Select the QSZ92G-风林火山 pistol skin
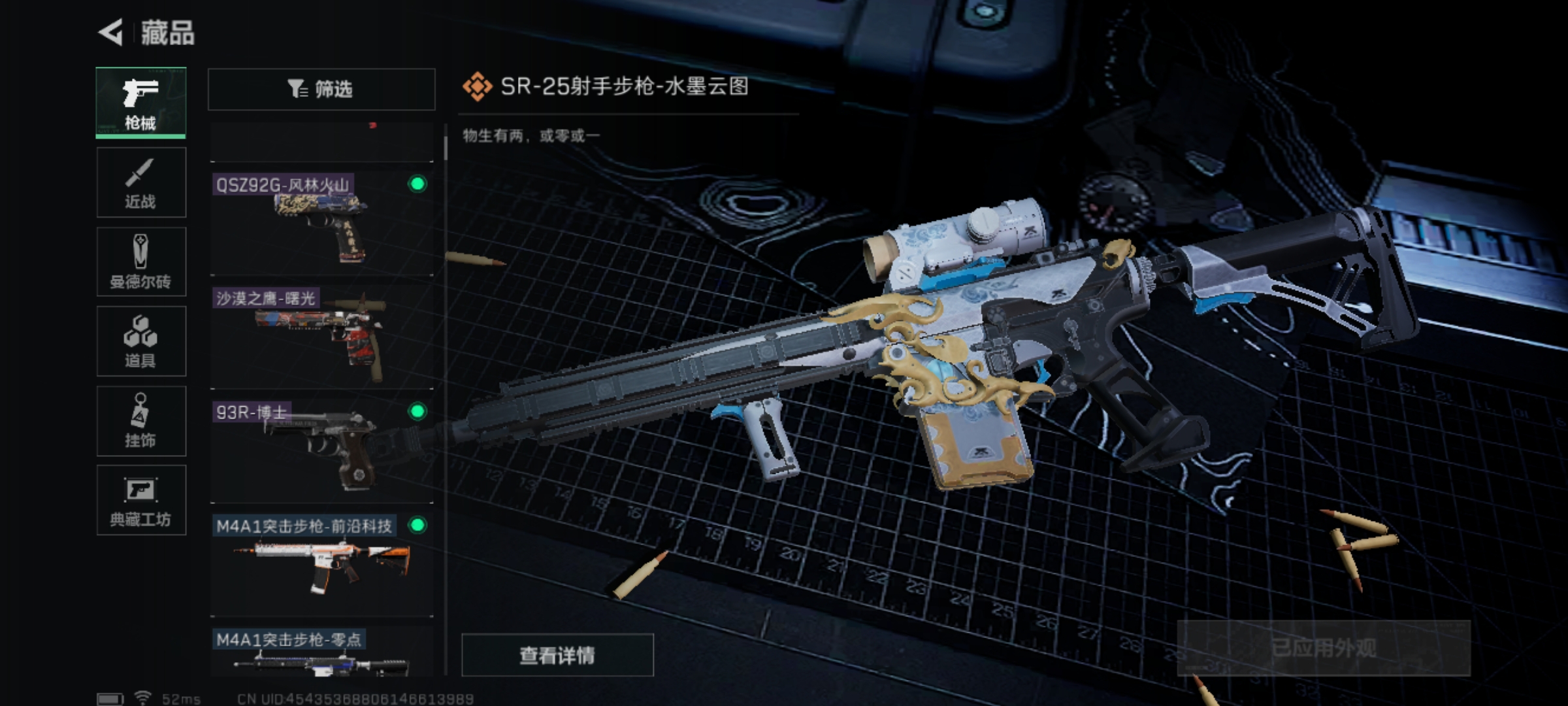Screen dimensions: 1568x706 321,224
